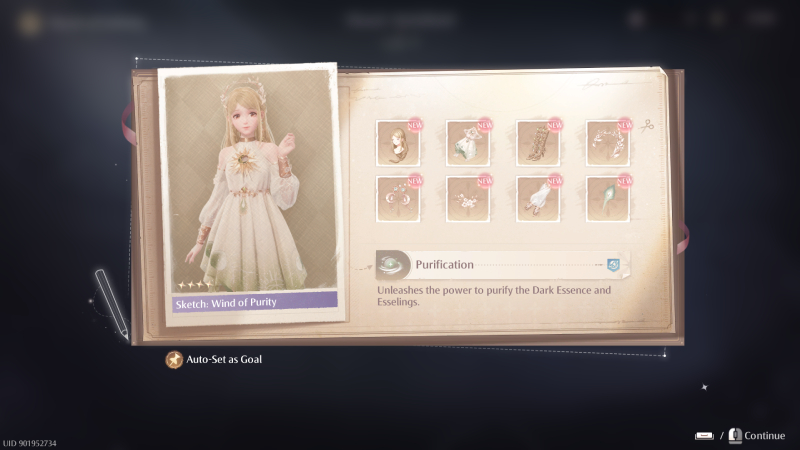Select the blonde hairstyle item
This screenshot has width=800, height=450.
(x=397, y=143)
